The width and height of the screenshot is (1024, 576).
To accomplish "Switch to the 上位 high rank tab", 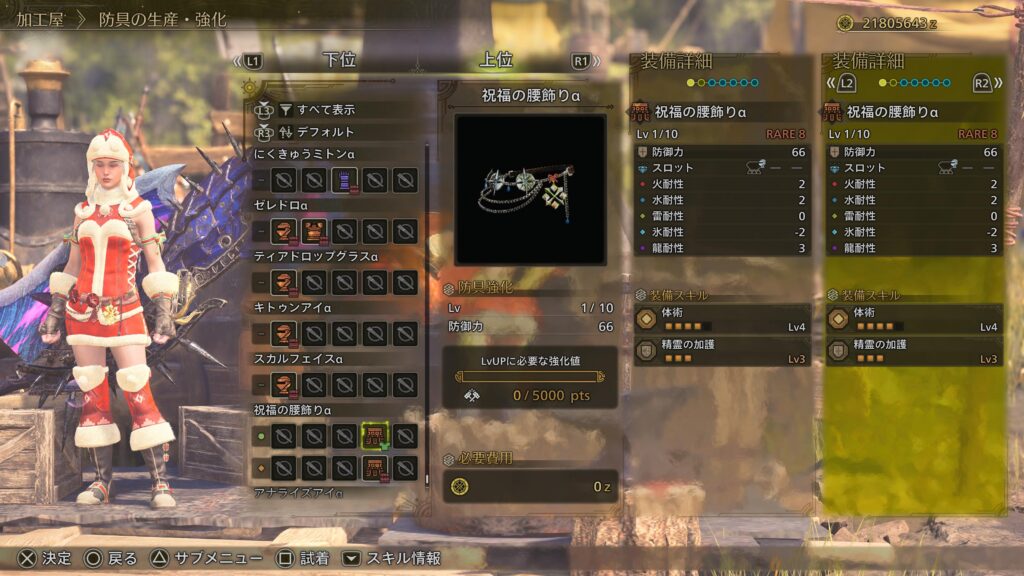I will [496, 60].
